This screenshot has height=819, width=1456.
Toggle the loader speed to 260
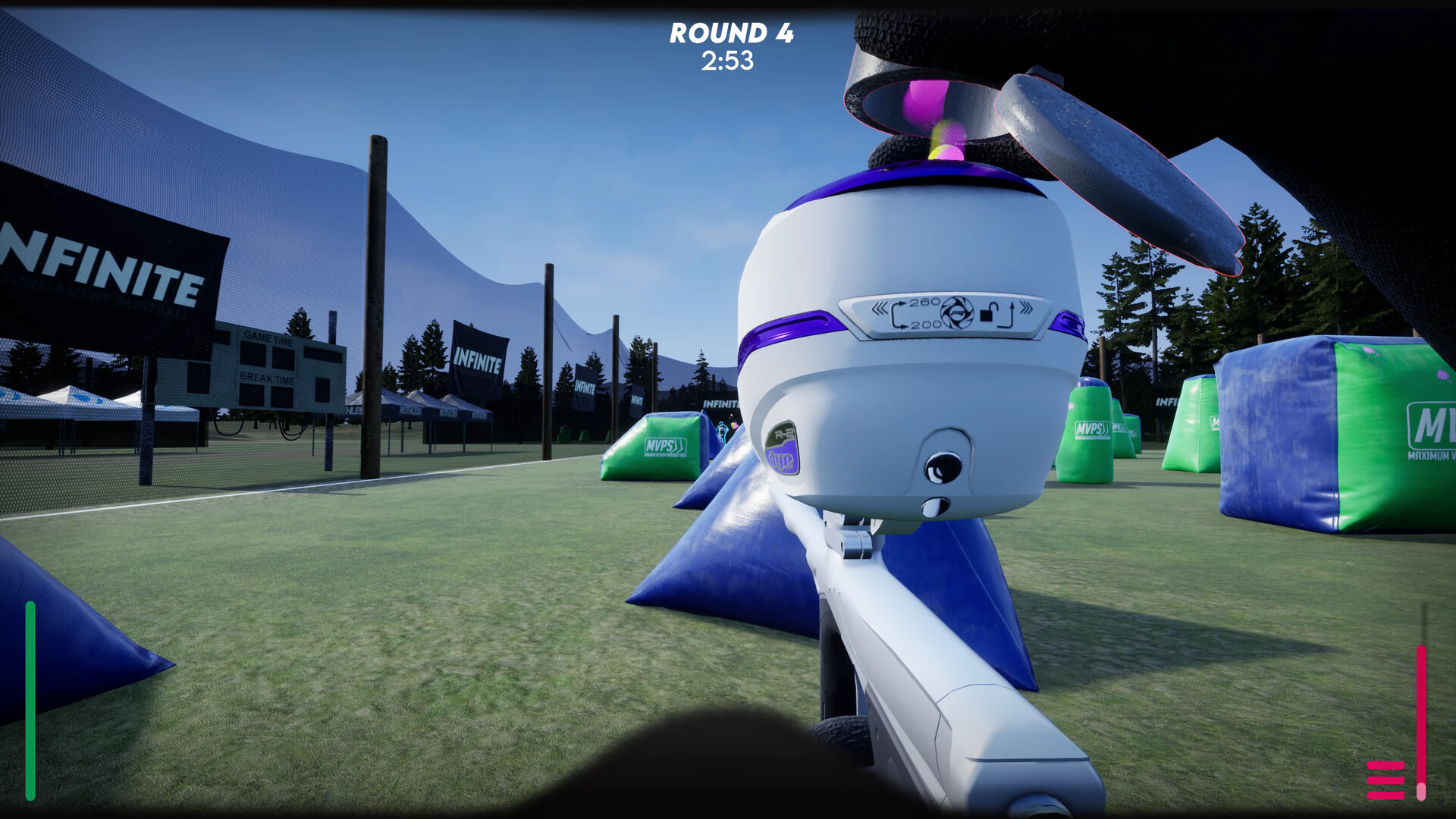point(925,301)
